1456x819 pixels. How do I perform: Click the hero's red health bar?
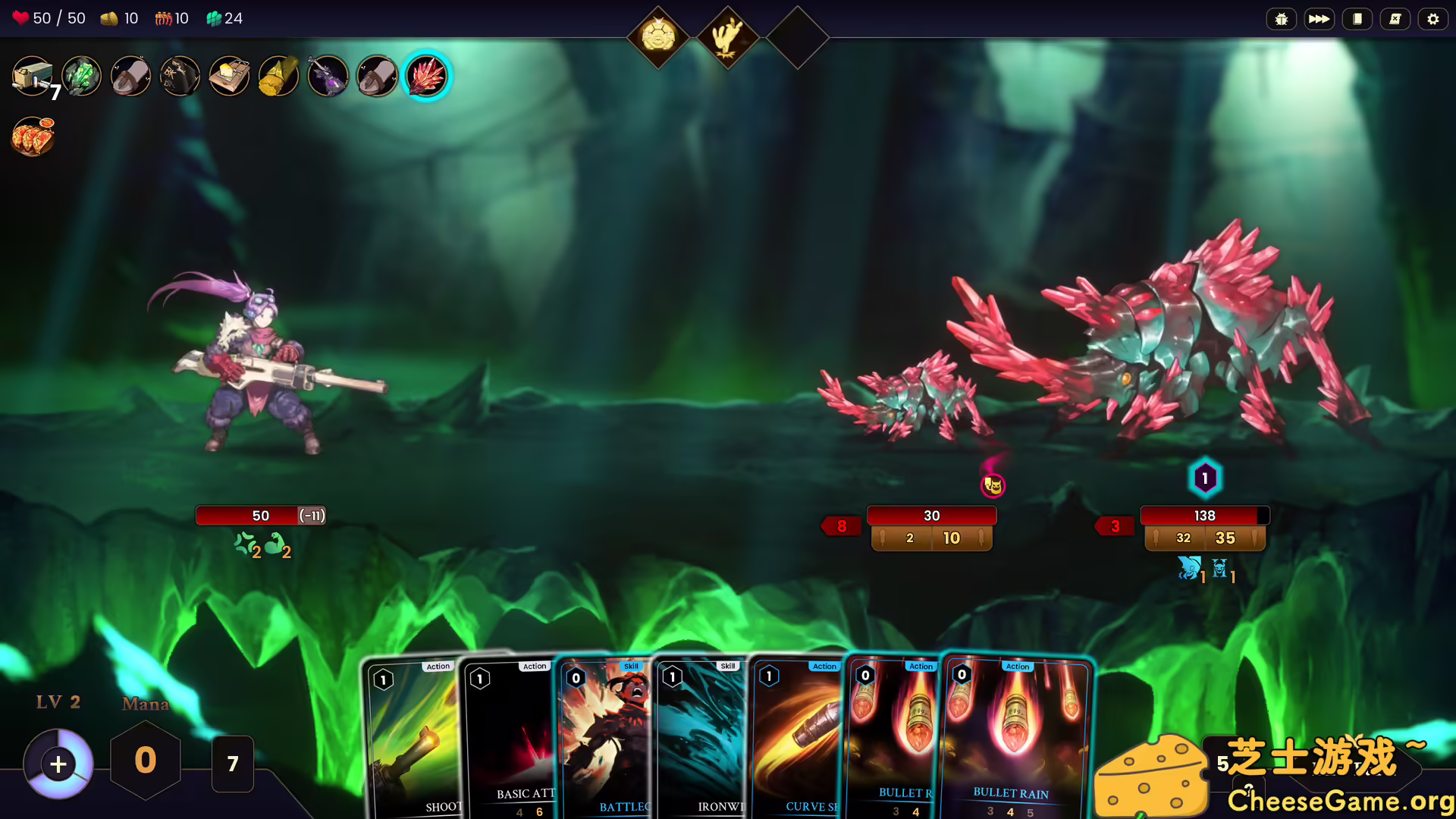point(262,515)
